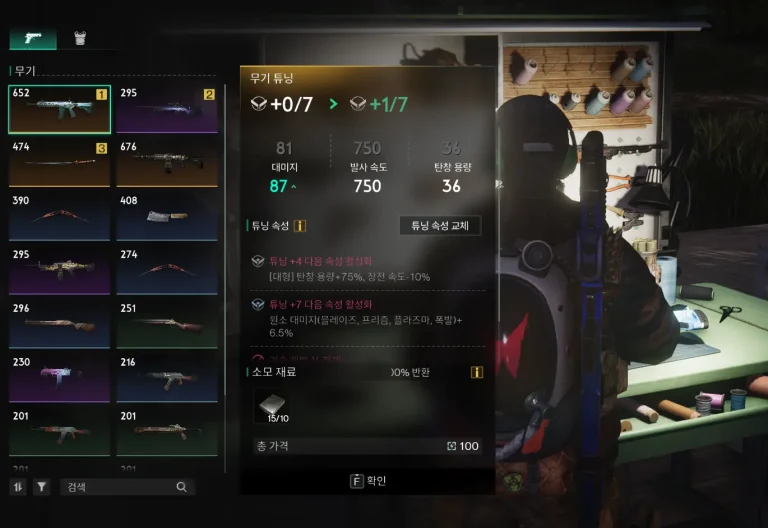
Task: Click the 튜닝 속성 교체 button
Action: pos(439,226)
